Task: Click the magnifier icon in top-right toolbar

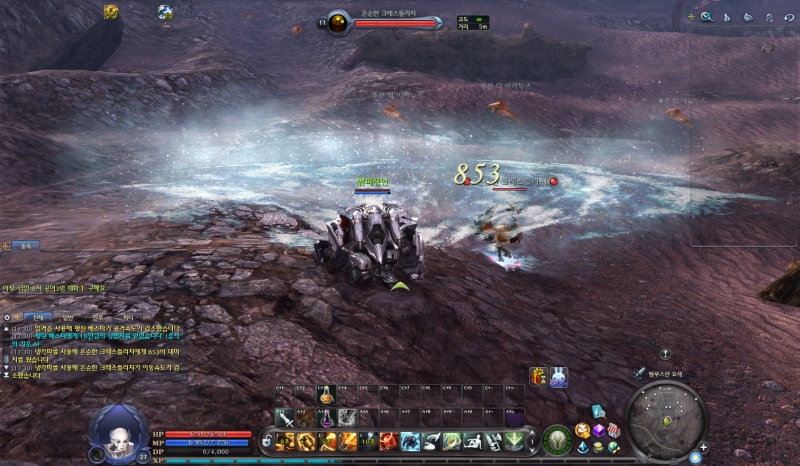Action: click(x=707, y=17)
